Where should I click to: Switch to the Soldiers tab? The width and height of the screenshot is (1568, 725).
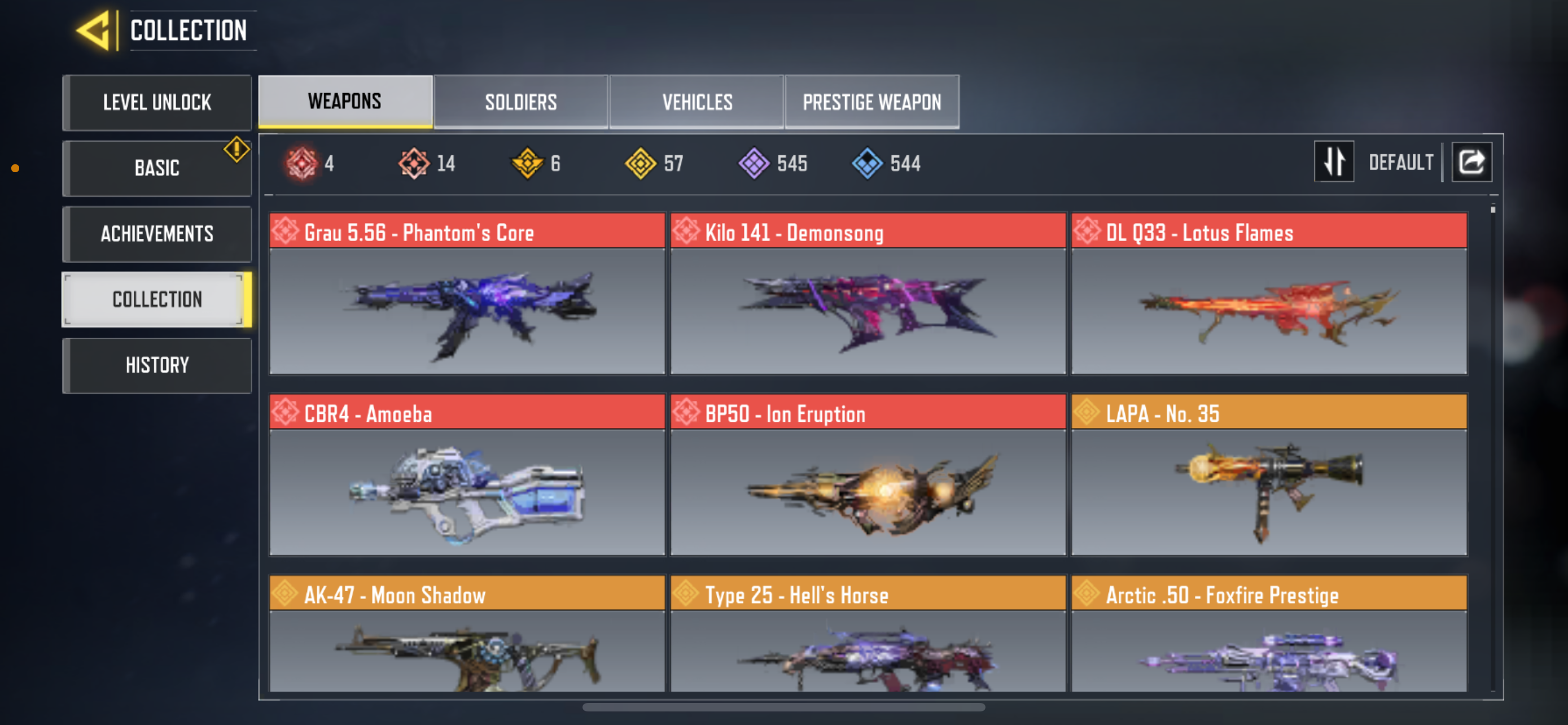click(520, 102)
